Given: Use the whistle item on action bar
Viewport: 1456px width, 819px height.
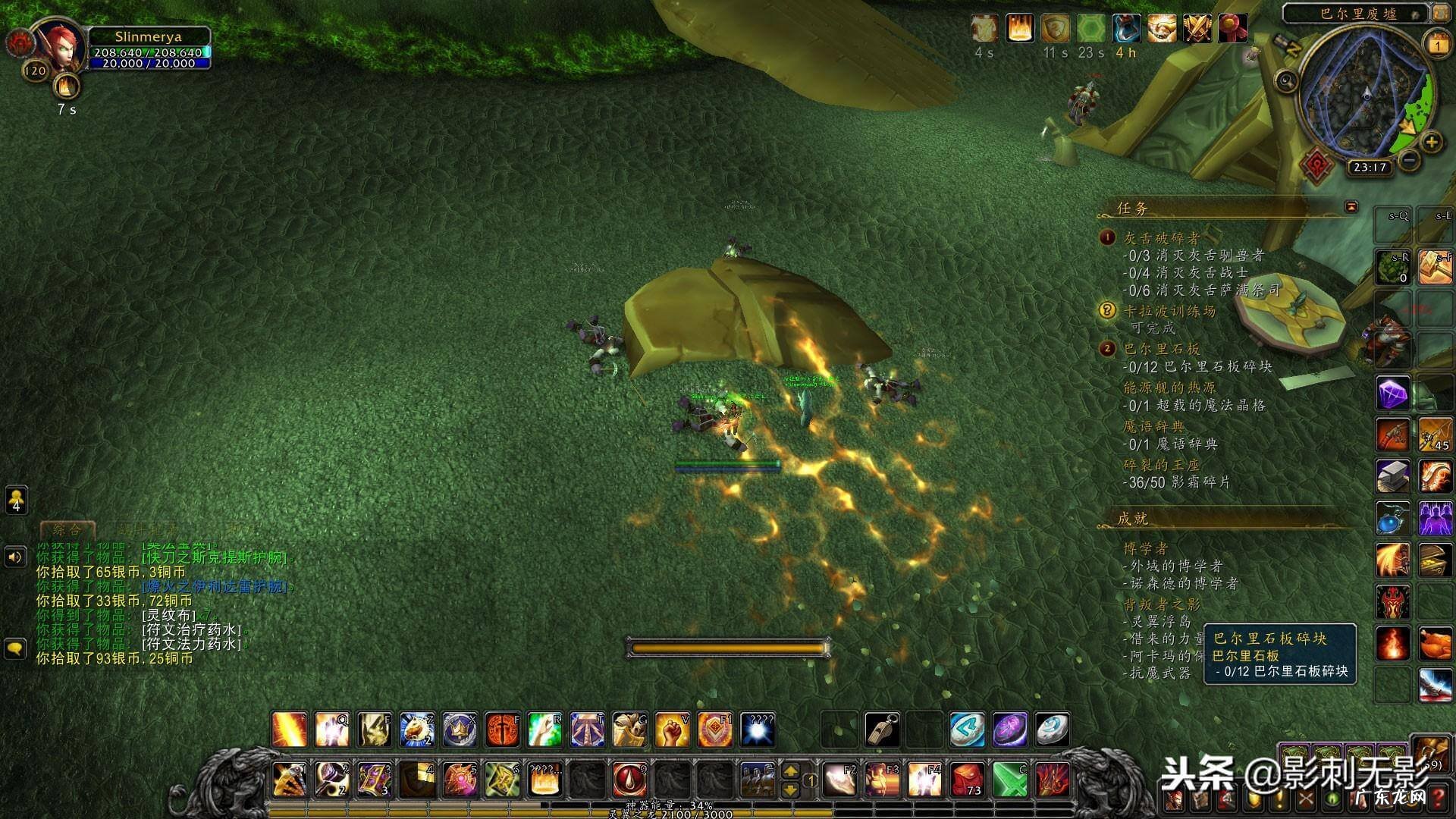Looking at the screenshot, I should point(883,730).
